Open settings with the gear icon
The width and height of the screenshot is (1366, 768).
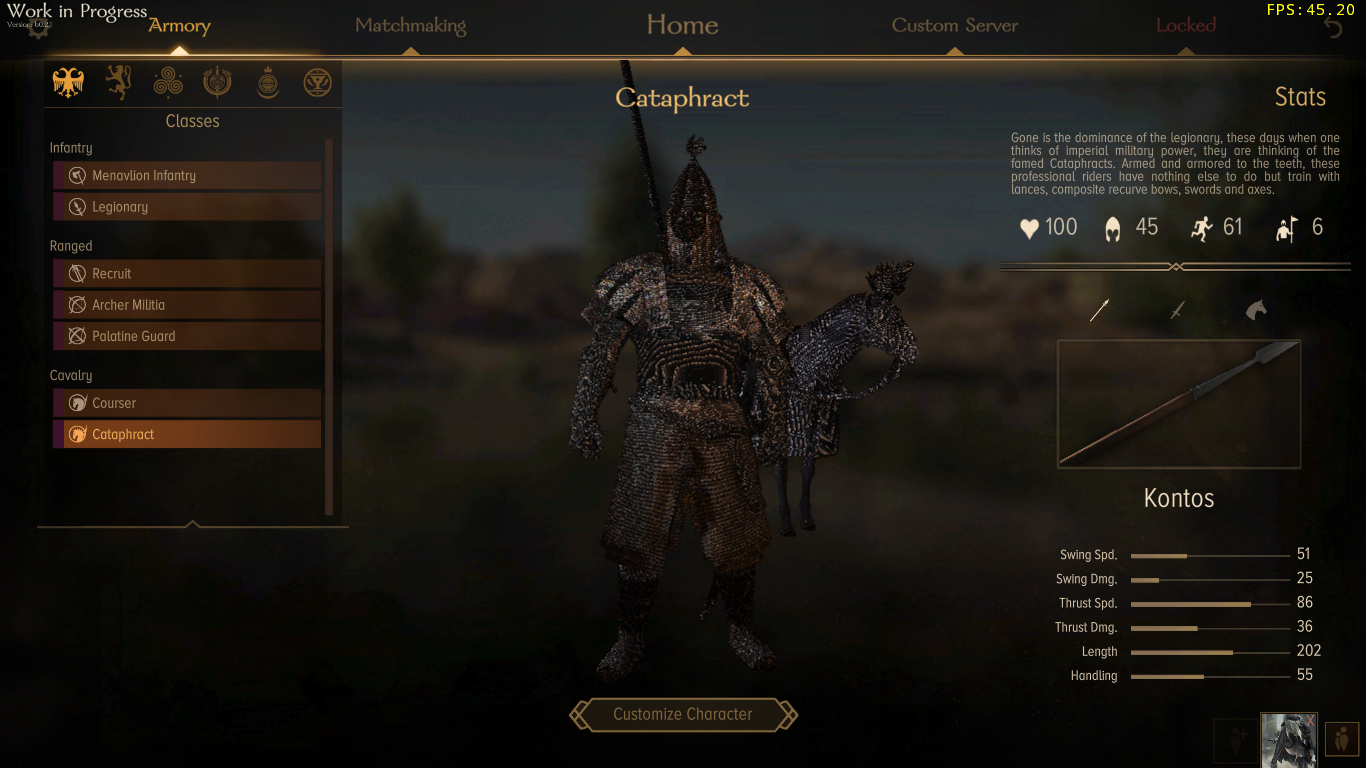pyautogui.click(x=38, y=27)
